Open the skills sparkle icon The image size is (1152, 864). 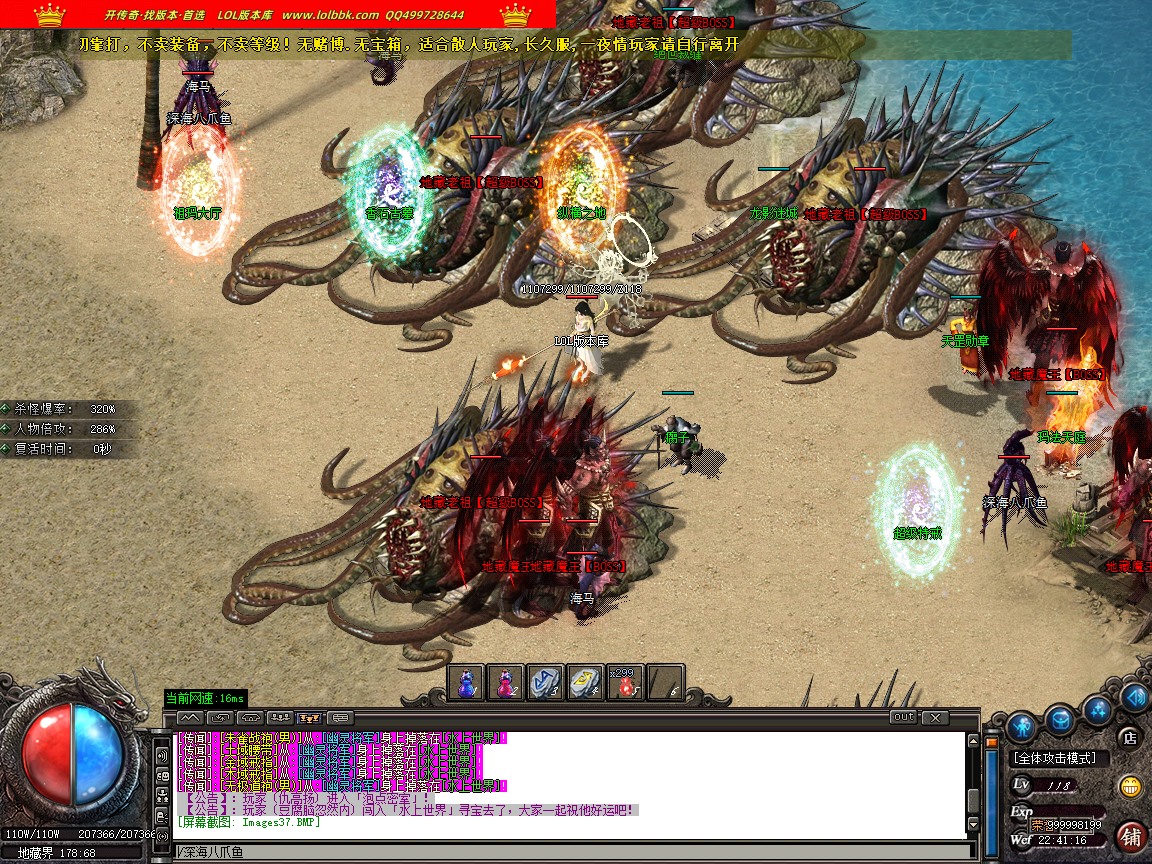[x=1098, y=711]
